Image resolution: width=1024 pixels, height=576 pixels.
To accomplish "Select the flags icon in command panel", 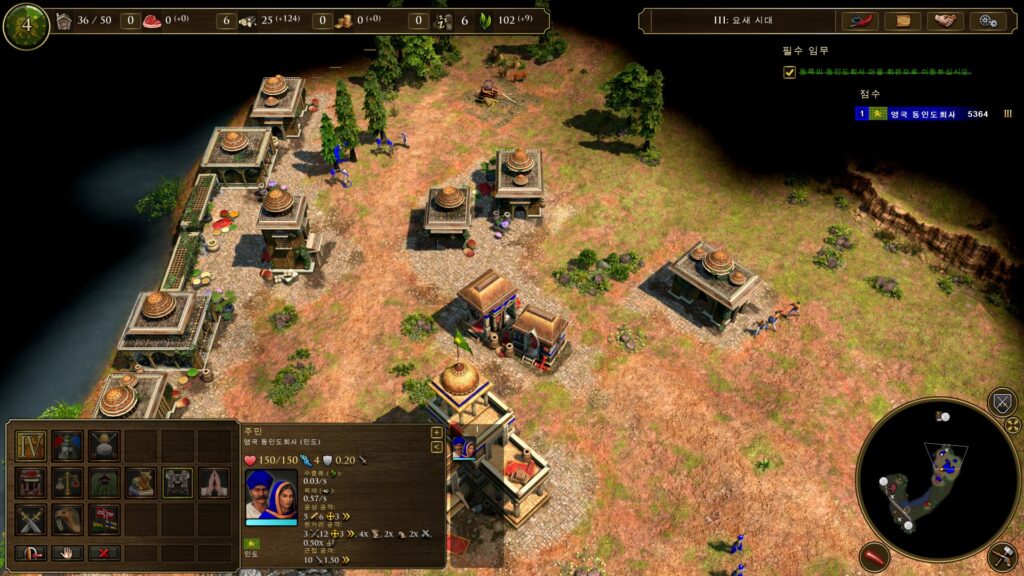I will click(104, 519).
